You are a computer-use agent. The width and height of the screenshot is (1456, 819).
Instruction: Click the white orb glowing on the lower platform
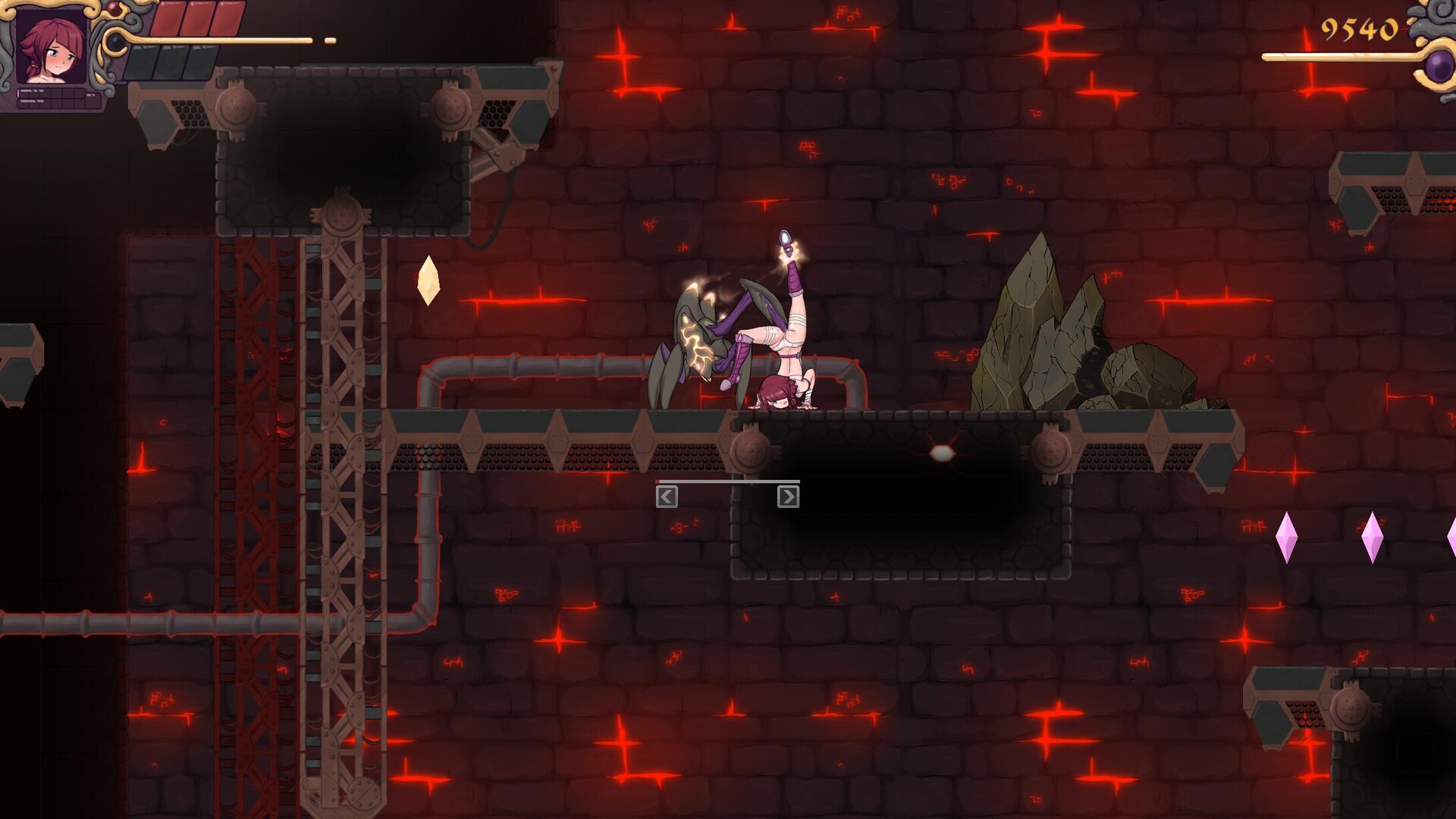[x=942, y=454]
